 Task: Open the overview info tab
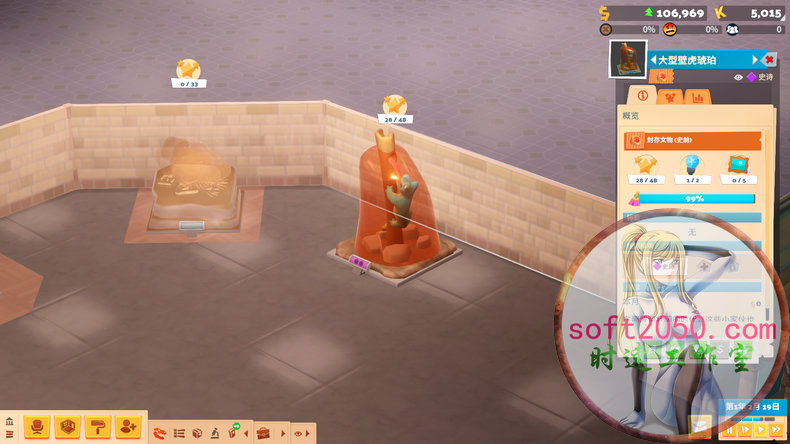[642, 97]
